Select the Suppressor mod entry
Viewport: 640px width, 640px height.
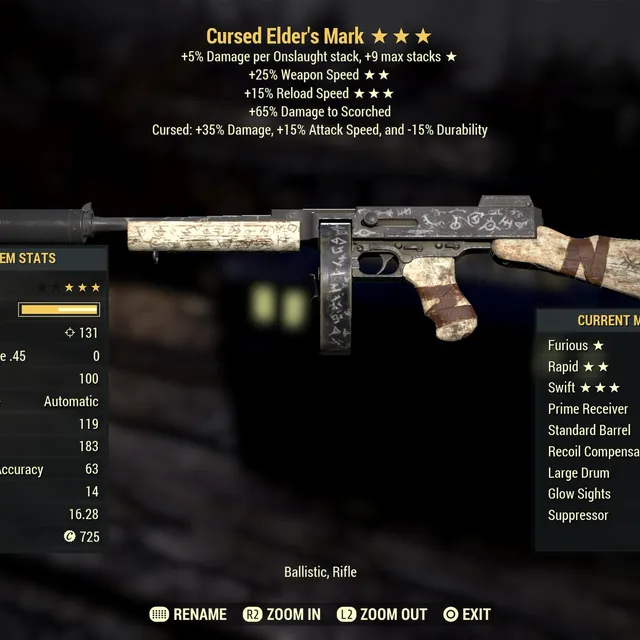click(578, 515)
